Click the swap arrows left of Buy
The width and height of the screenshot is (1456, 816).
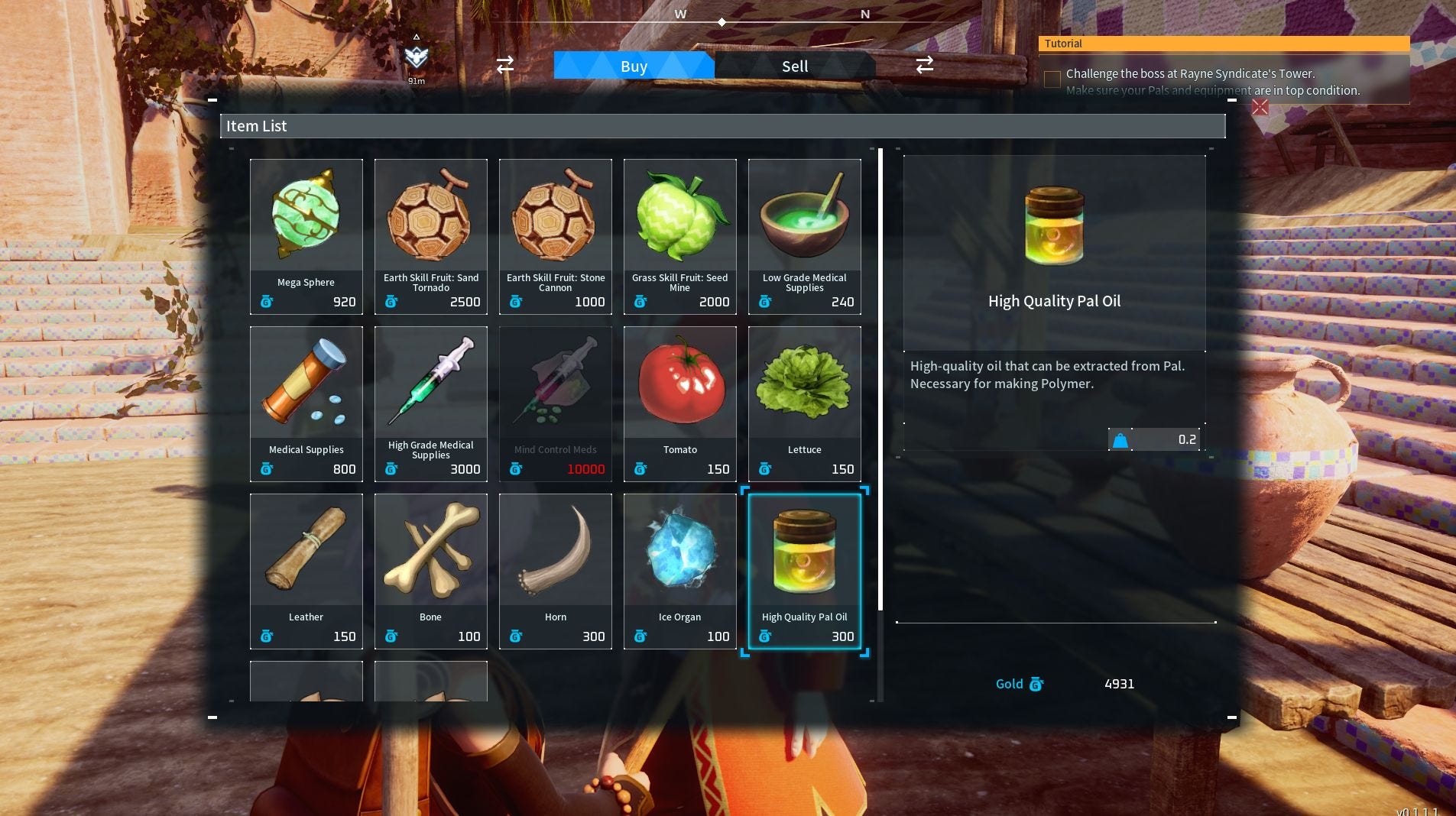pos(505,65)
